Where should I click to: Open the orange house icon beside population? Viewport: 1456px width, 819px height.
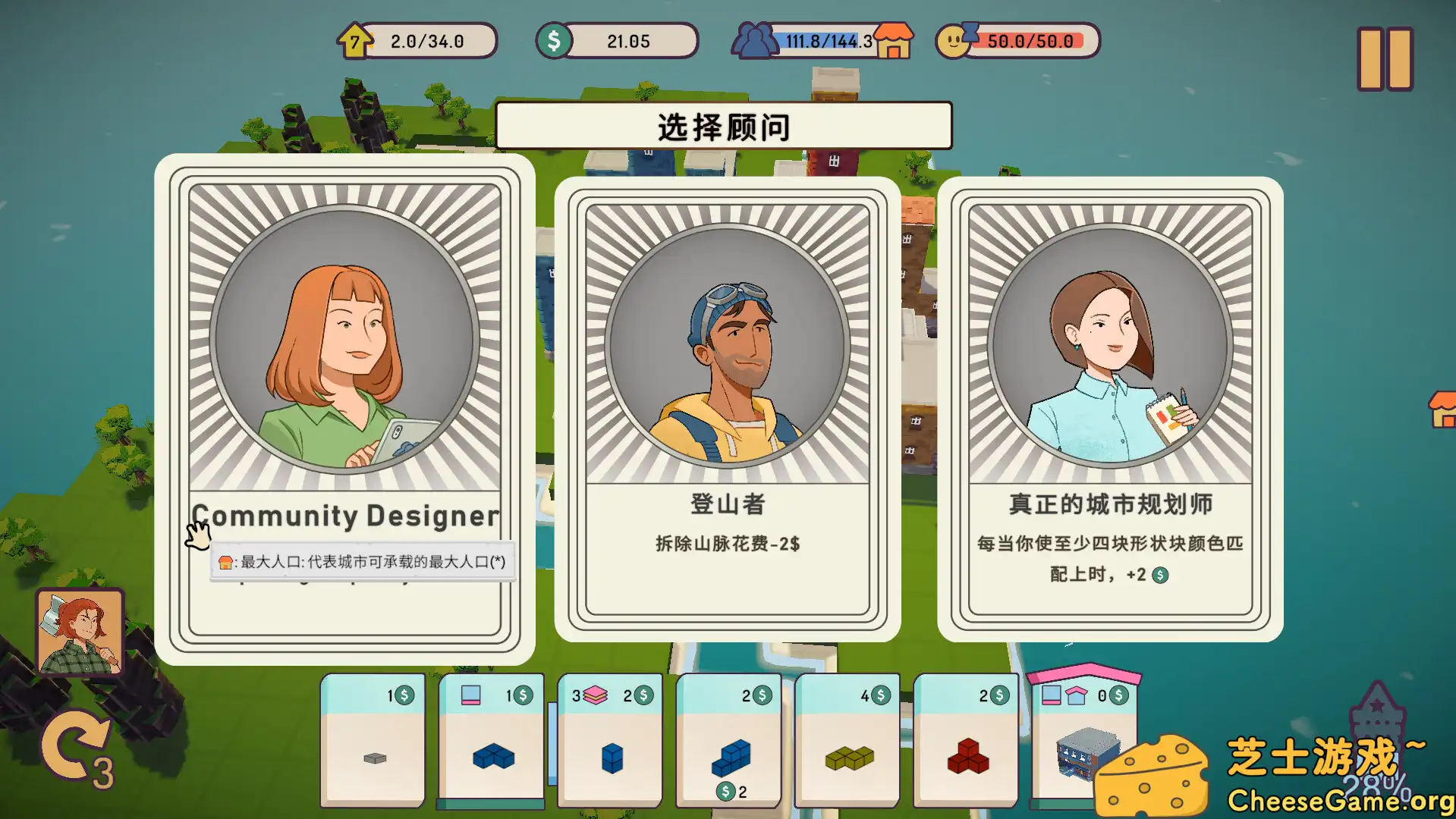point(893,42)
